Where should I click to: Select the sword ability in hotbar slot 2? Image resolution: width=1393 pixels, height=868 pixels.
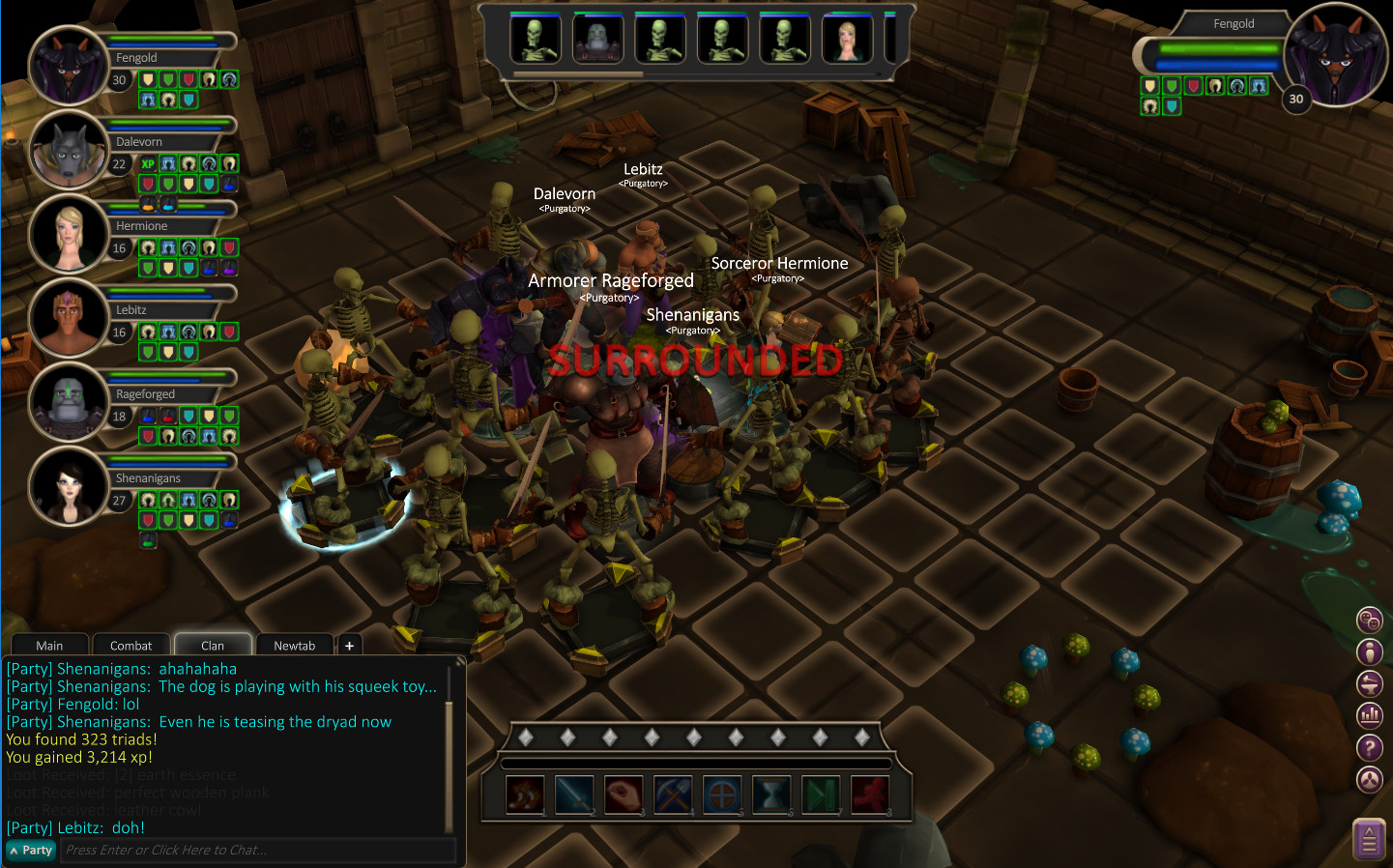[574, 794]
